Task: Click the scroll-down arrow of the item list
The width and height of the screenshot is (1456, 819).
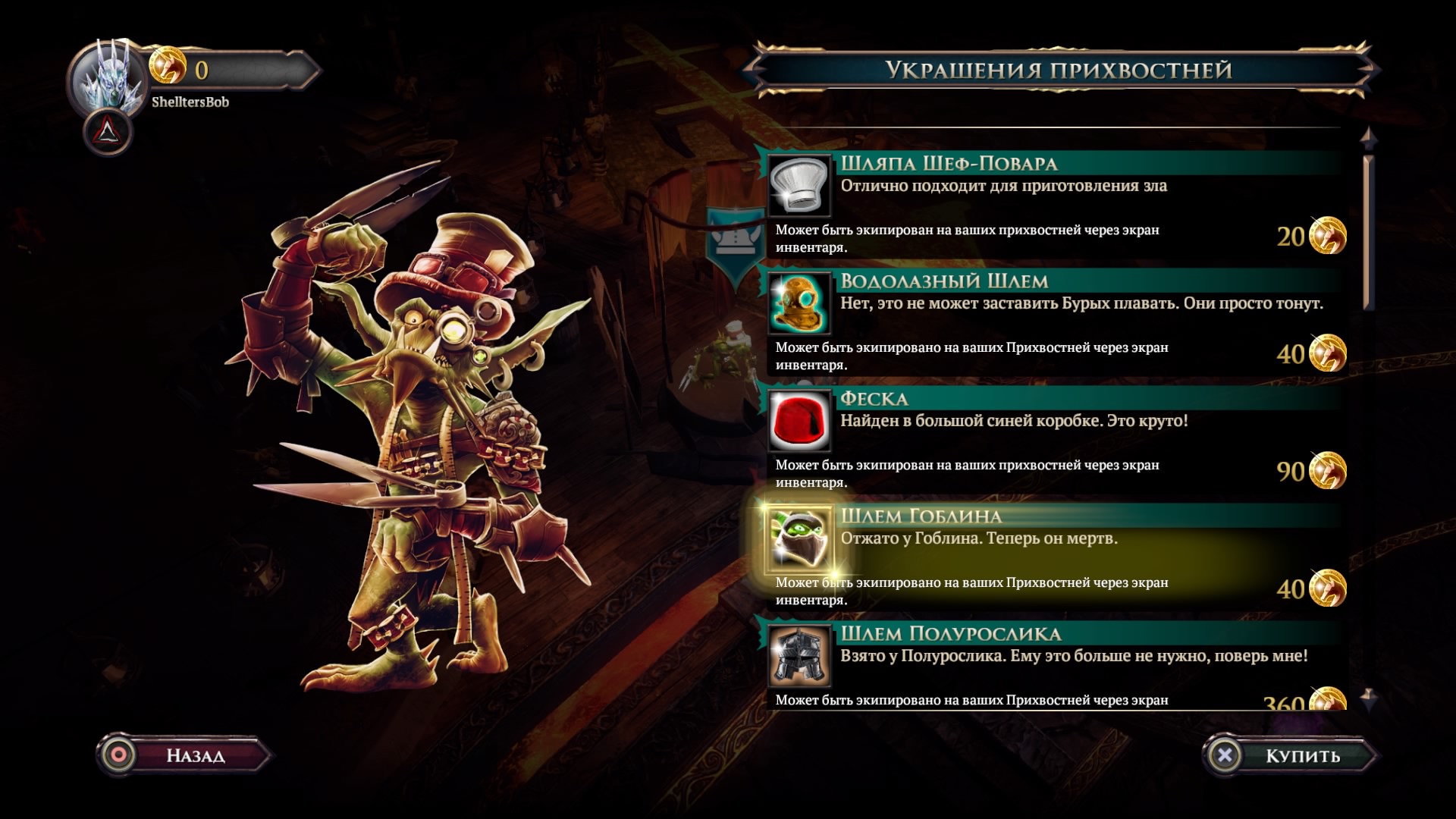Action: pos(1368,698)
